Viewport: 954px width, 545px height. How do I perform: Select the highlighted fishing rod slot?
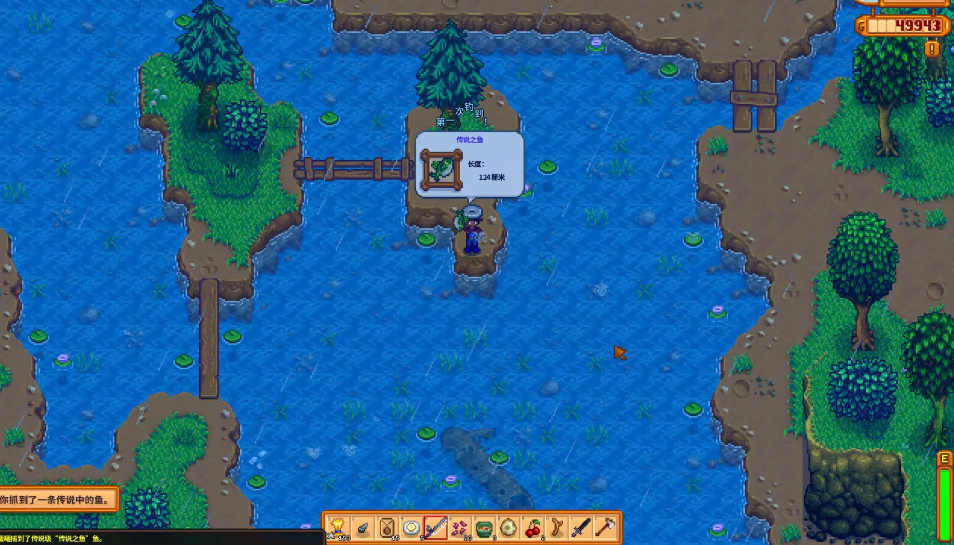(x=435, y=527)
